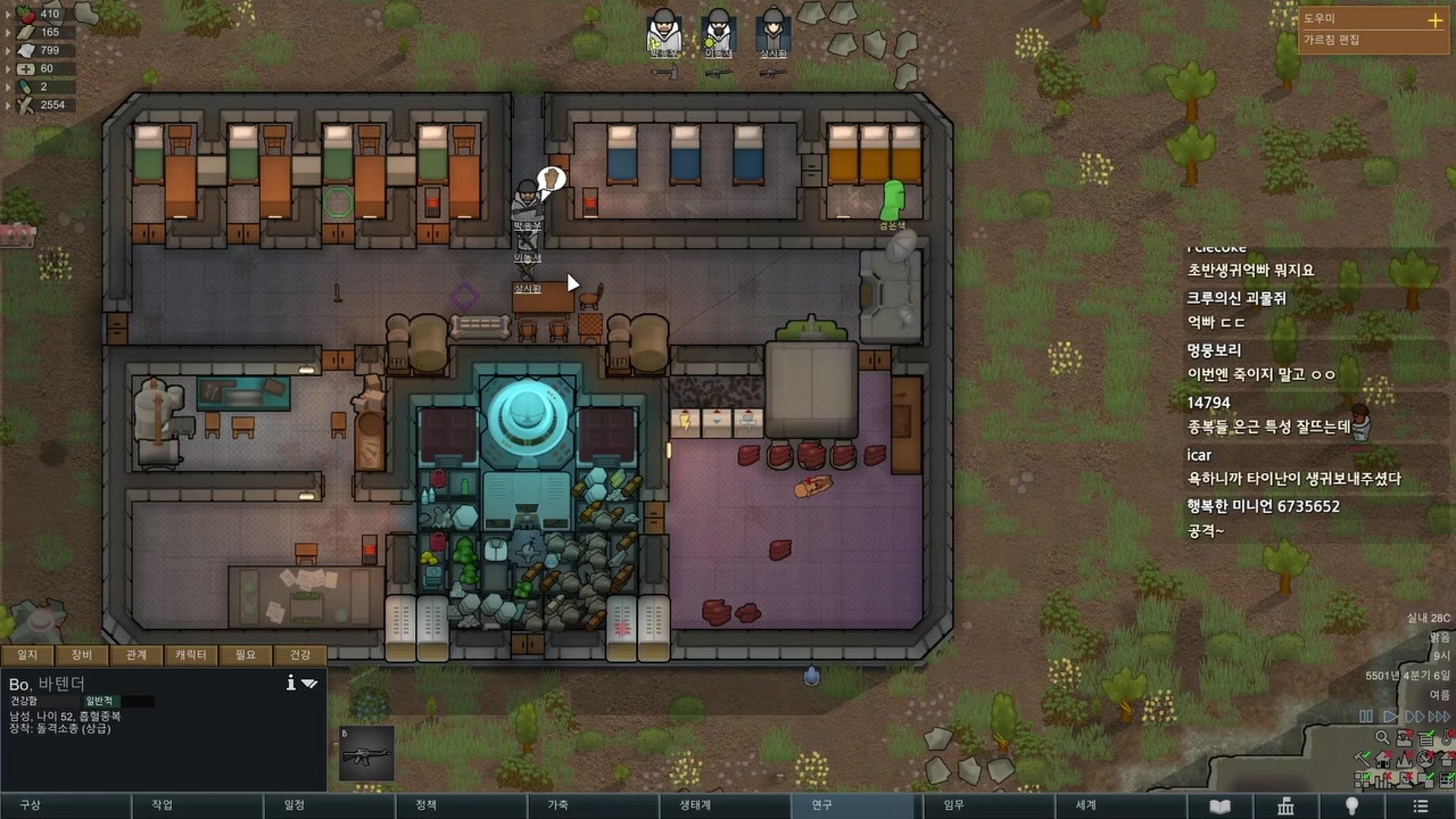
Task: Show the 필요 needs tab
Action: (245, 655)
